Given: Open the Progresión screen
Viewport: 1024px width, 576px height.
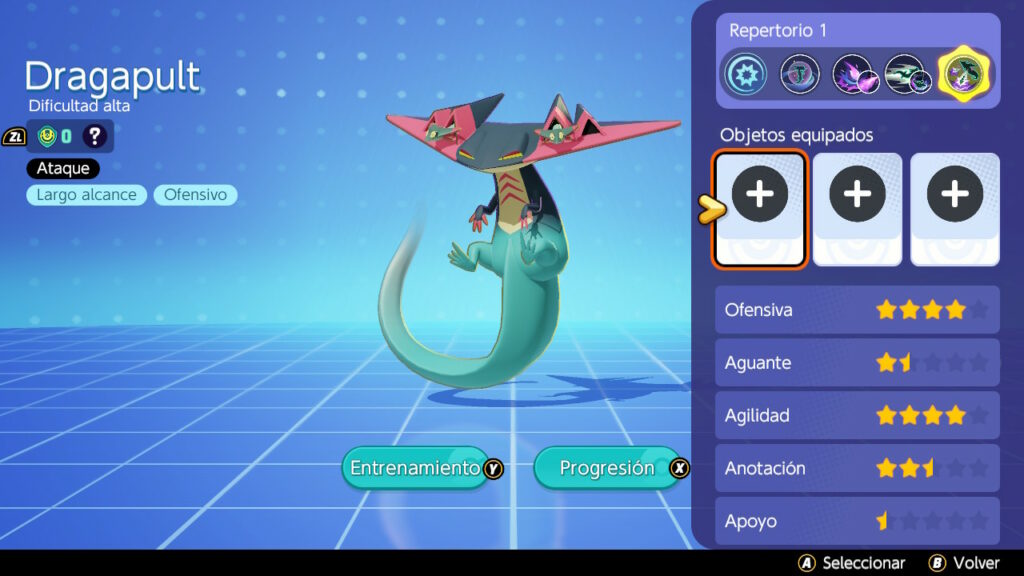Looking at the screenshot, I should (x=607, y=468).
